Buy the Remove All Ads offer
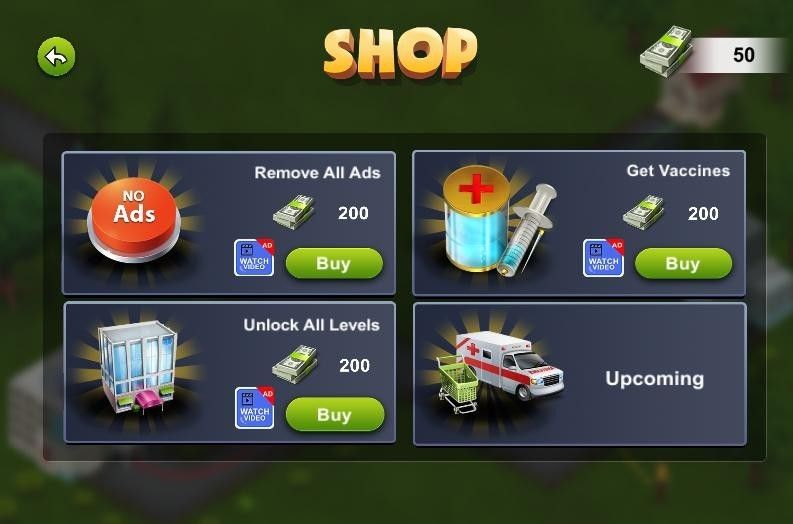 click(x=334, y=264)
